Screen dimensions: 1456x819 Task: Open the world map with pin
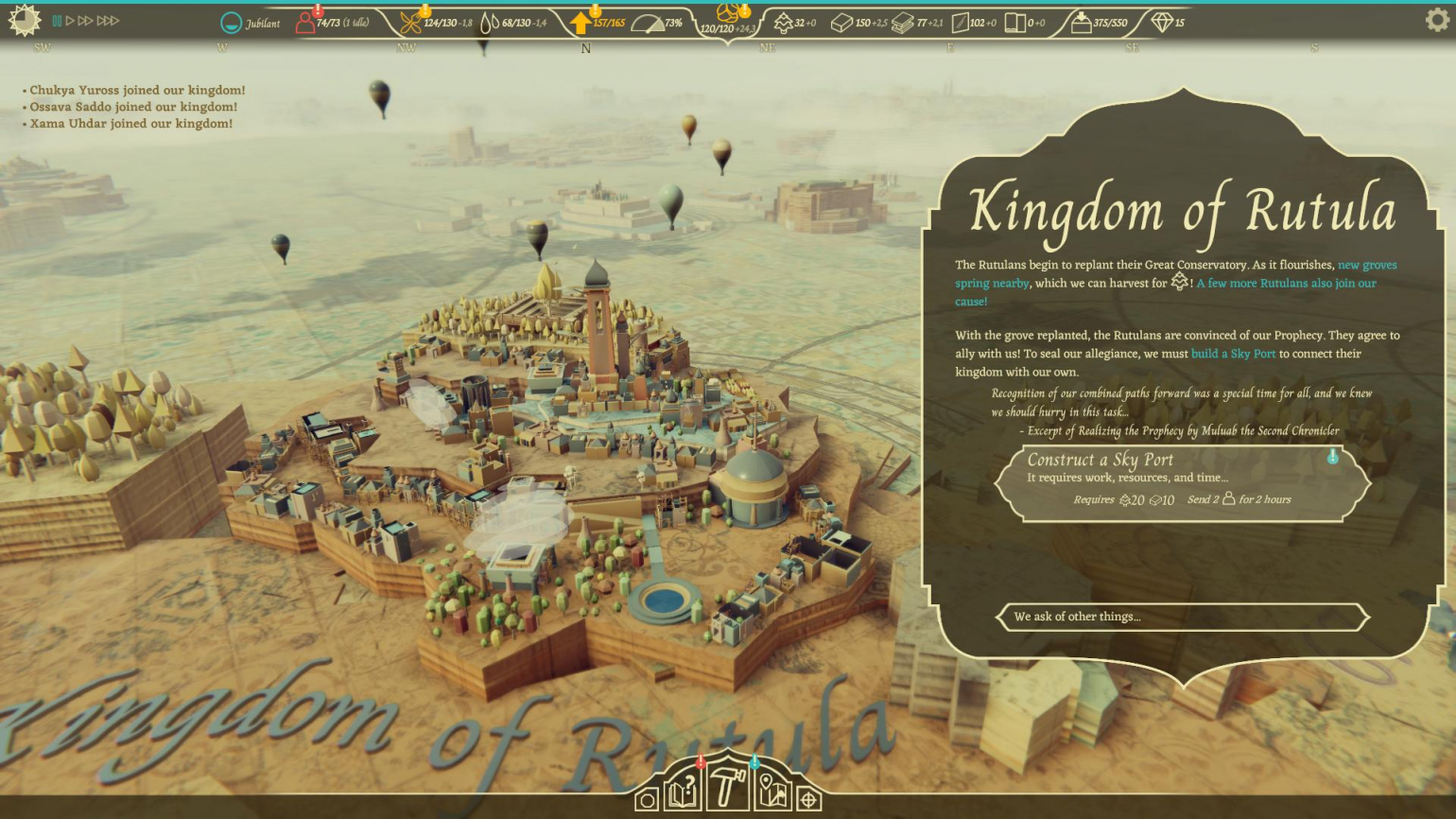tap(772, 792)
